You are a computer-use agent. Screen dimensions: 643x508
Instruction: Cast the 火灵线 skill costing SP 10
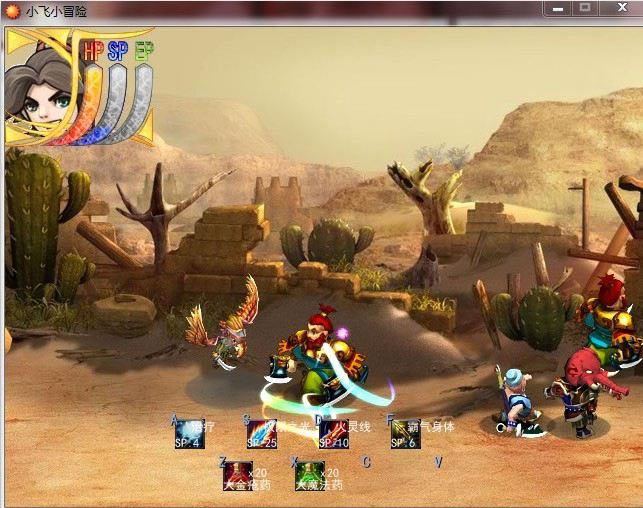[x=331, y=435]
